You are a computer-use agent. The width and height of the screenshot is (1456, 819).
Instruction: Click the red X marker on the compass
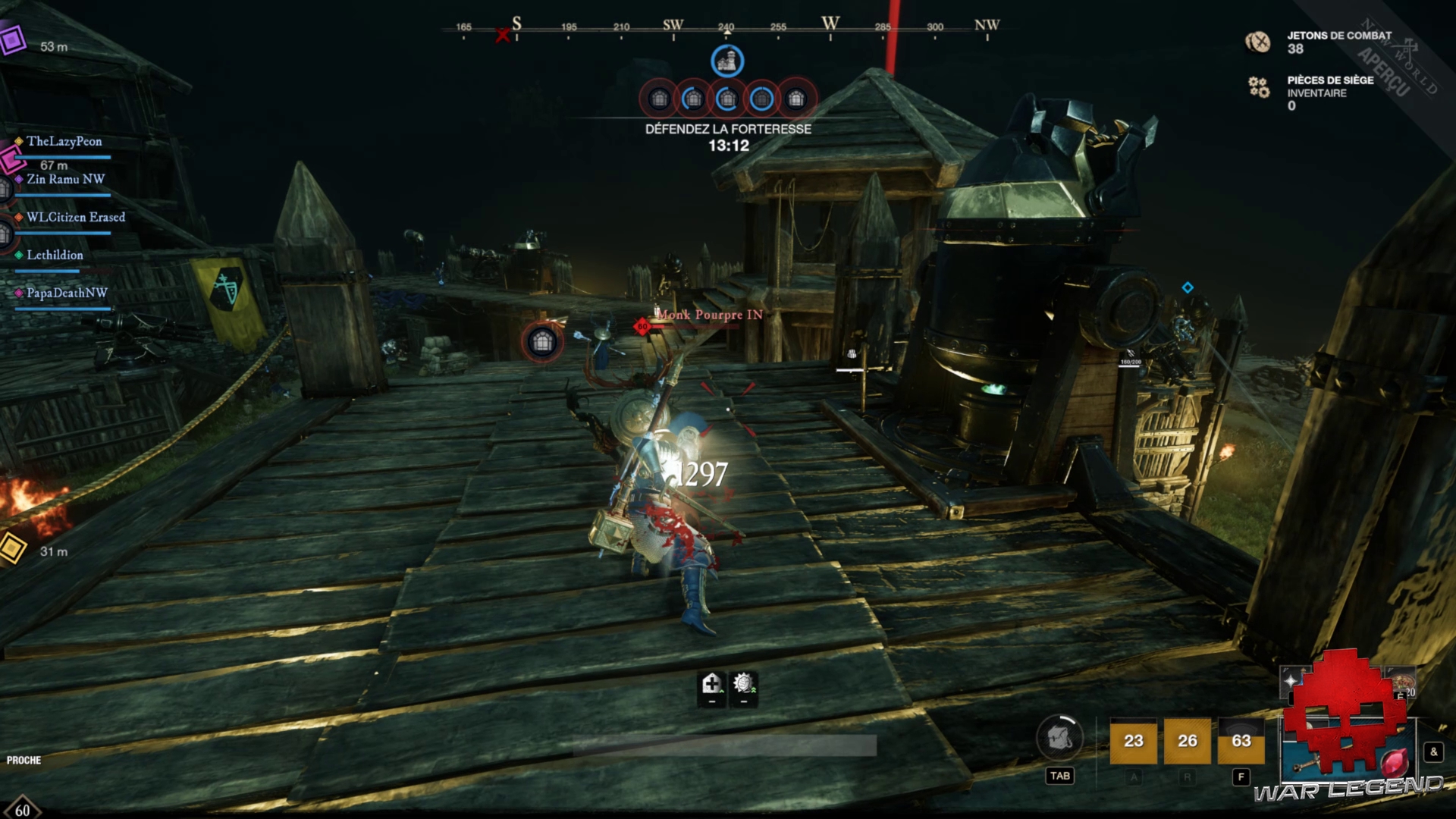point(502,35)
